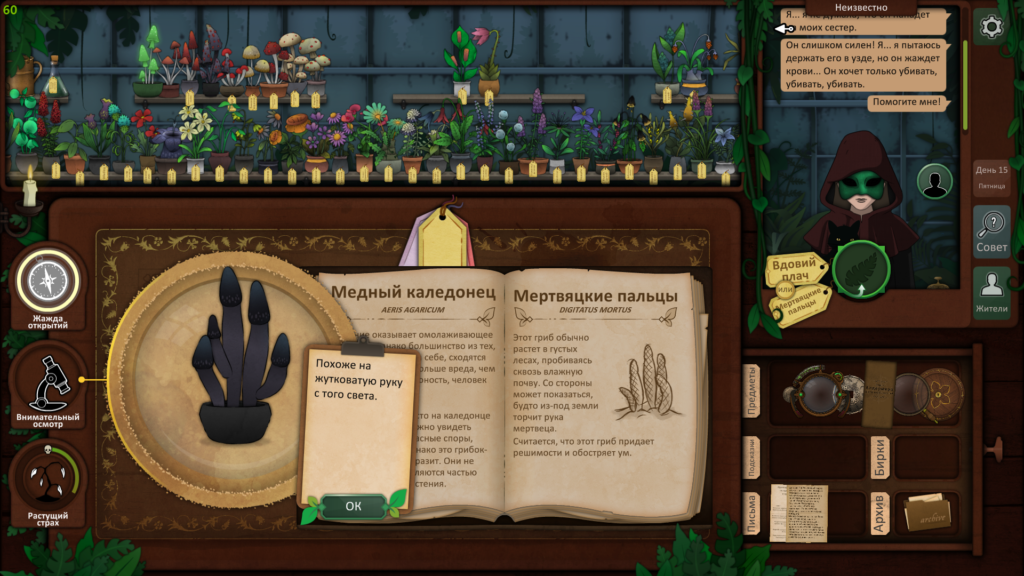Viewport: 1024px width, 576px height.
Task: Click the dialogue scrollbar
Action: pyautogui.click(x=965, y=85)
